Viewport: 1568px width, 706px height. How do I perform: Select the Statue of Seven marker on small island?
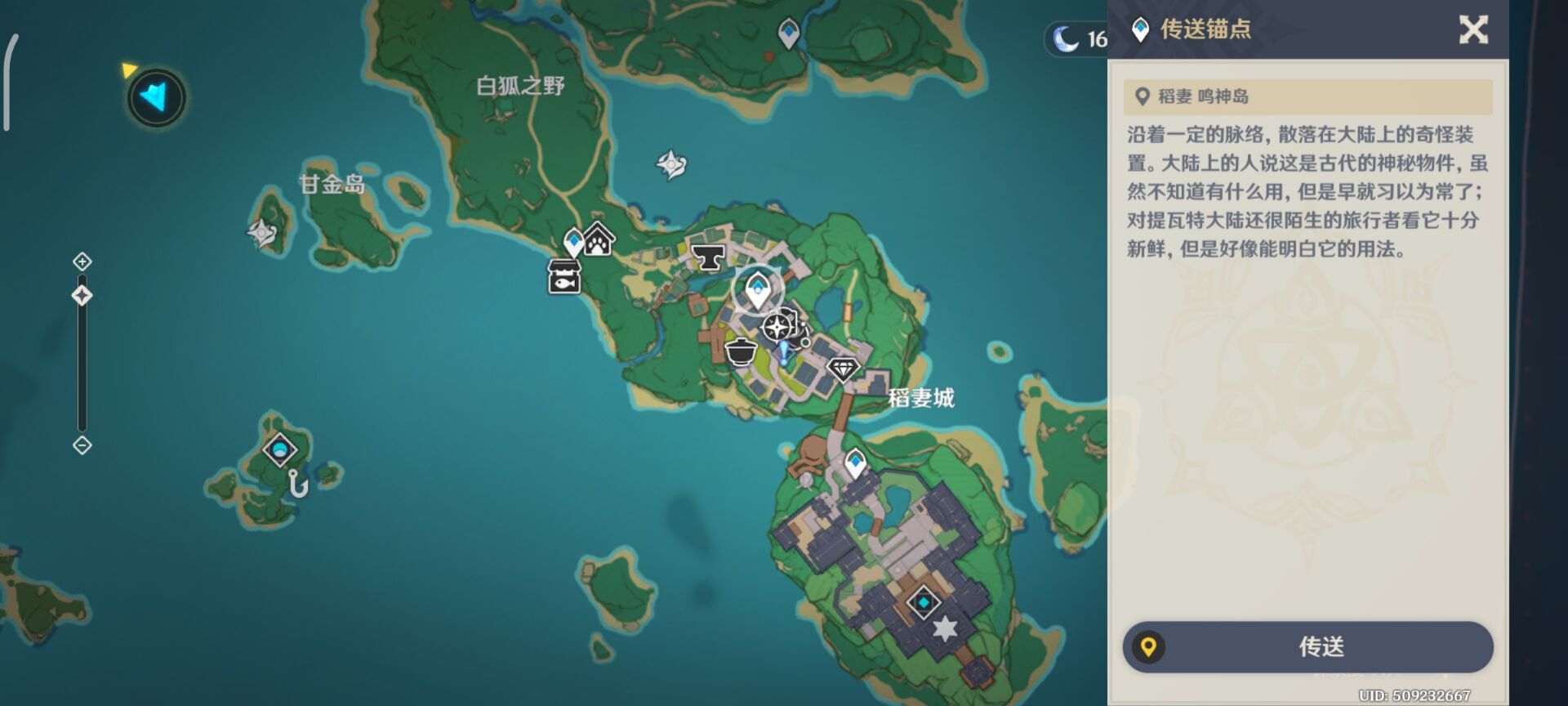tap(280, 449)
